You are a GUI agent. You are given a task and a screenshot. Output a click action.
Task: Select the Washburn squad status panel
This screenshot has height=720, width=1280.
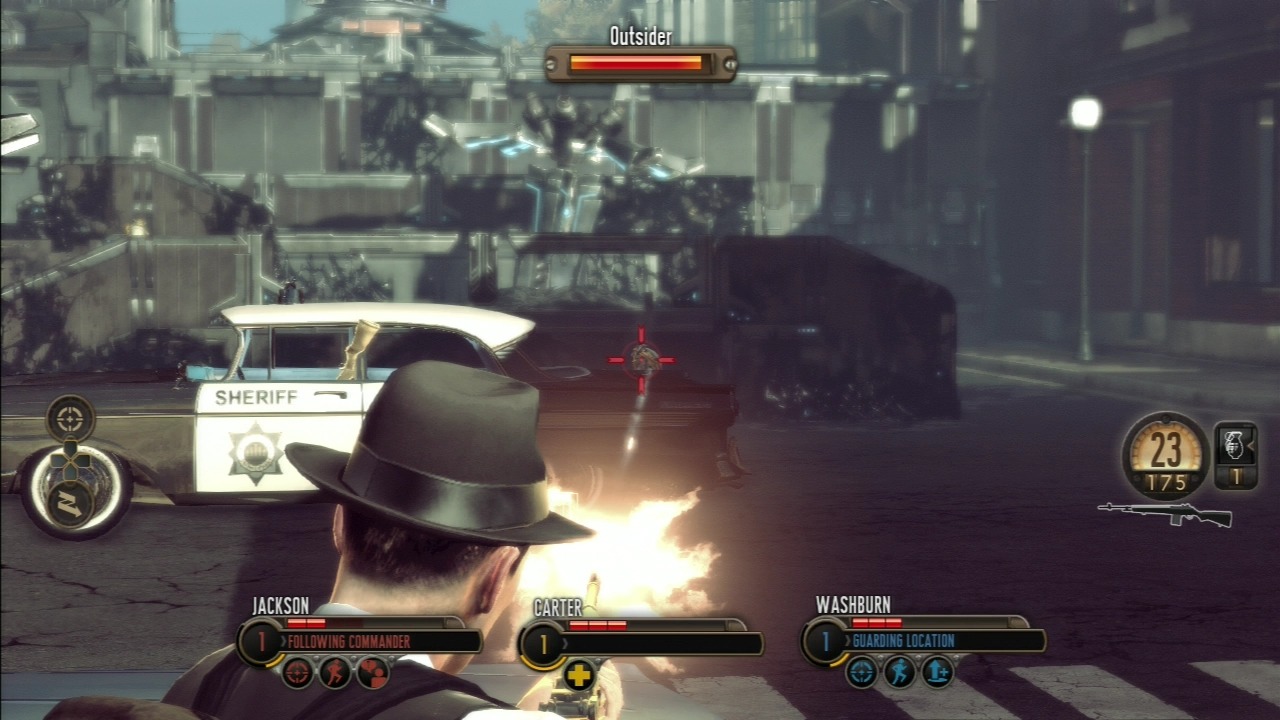click(925, 640)
